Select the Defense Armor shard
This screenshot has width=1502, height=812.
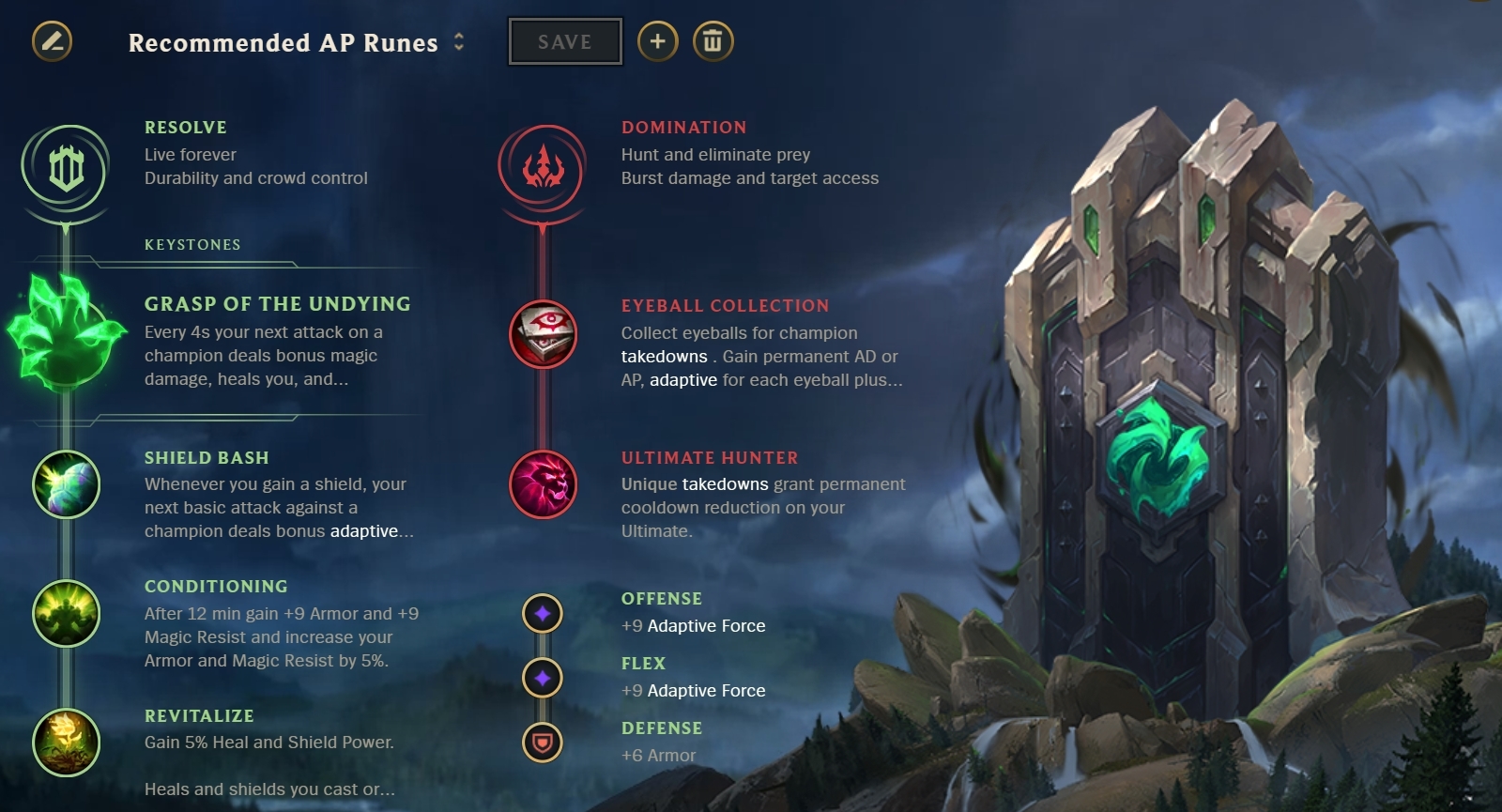click(543, 741)
